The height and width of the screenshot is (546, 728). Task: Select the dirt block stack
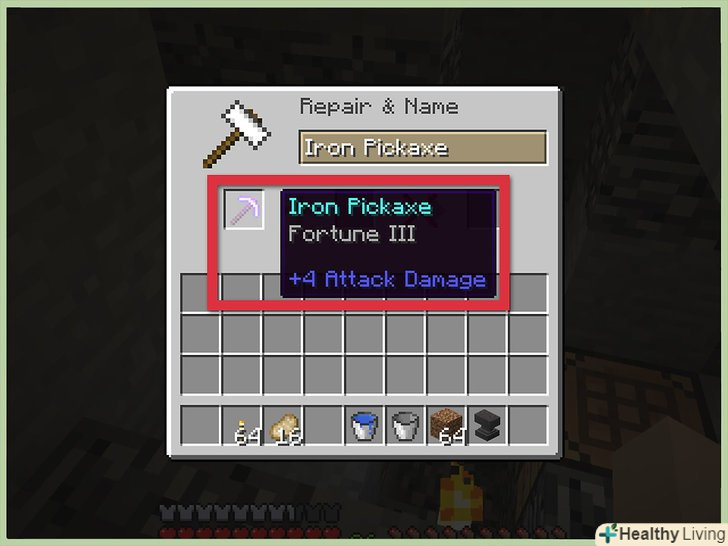pos(445,426)
